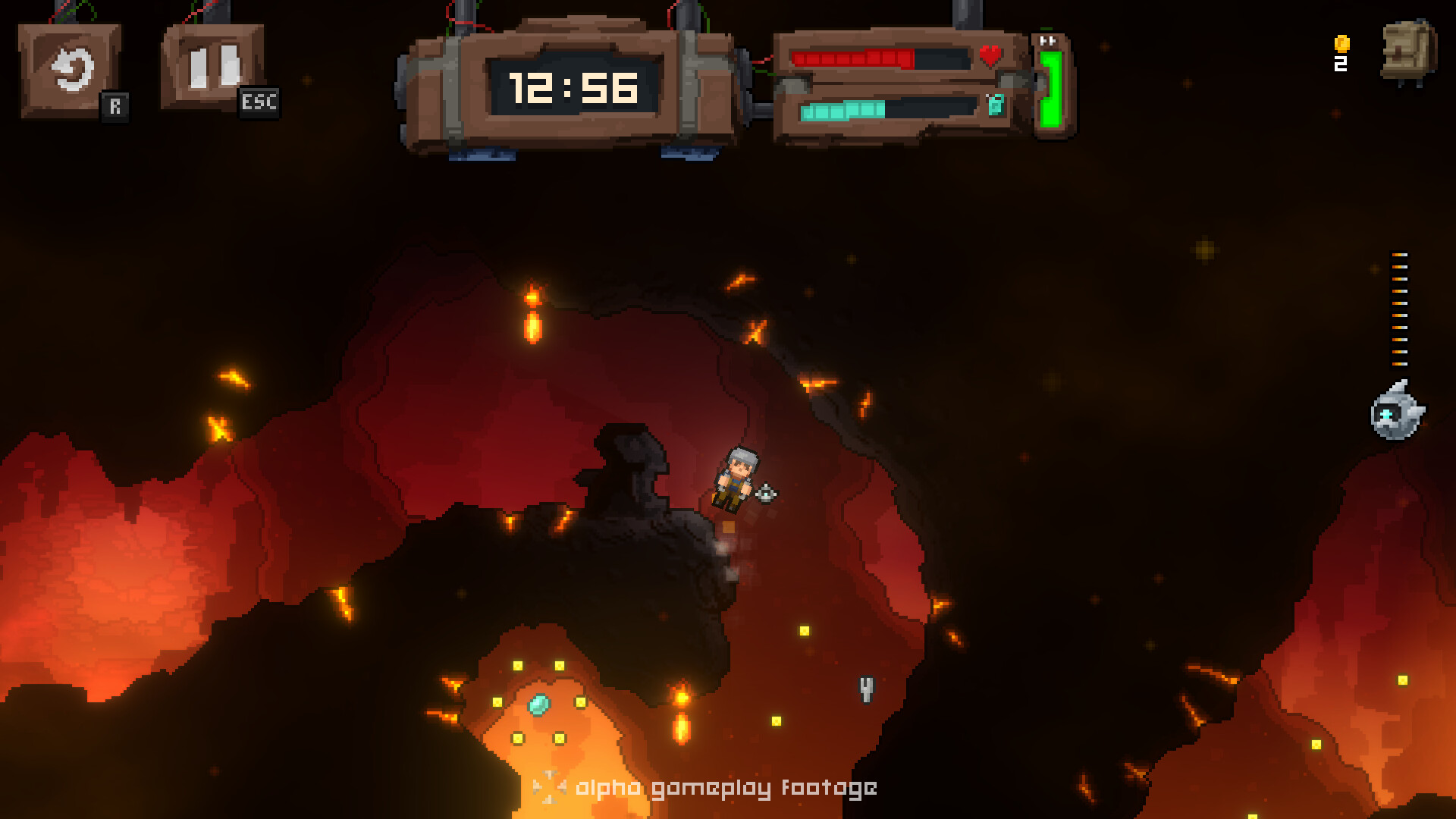This screenshot has height=819, width=1456.
Task: Click the restart level icon
Action: click(x=71, y=68)
